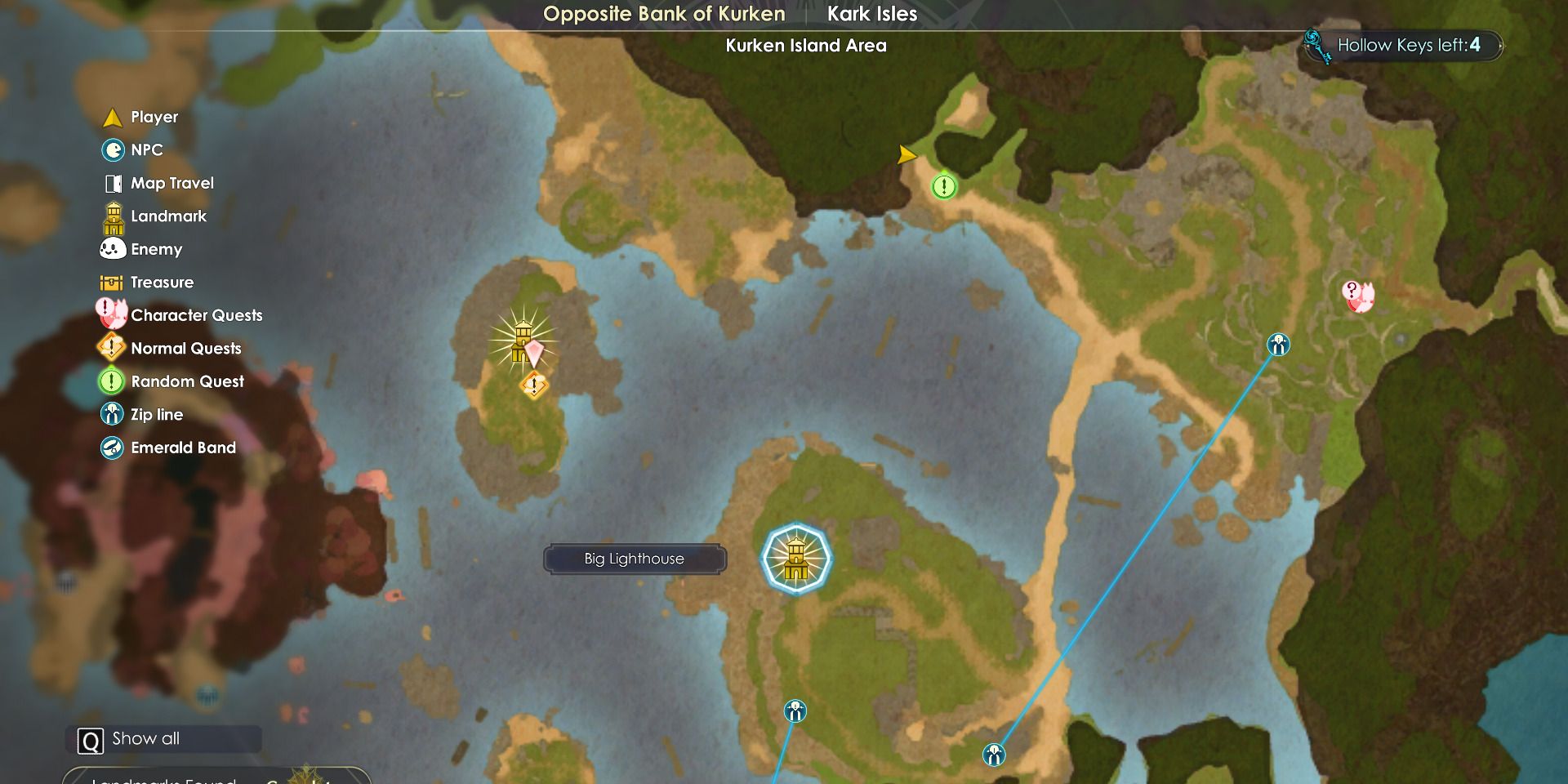The width and height of the screenshot is (1568, 784).
Task: Select the NPC legend entry
Action: coord(146,150)
